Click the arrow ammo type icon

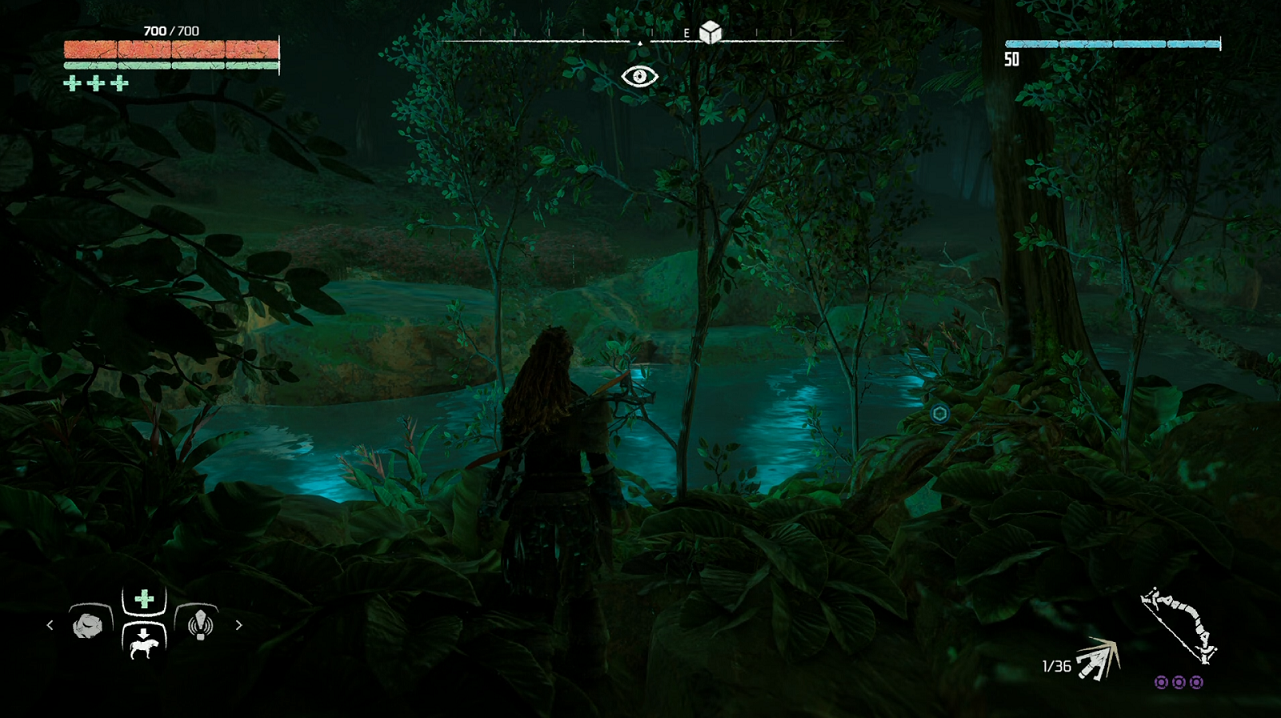[1097, 659]
